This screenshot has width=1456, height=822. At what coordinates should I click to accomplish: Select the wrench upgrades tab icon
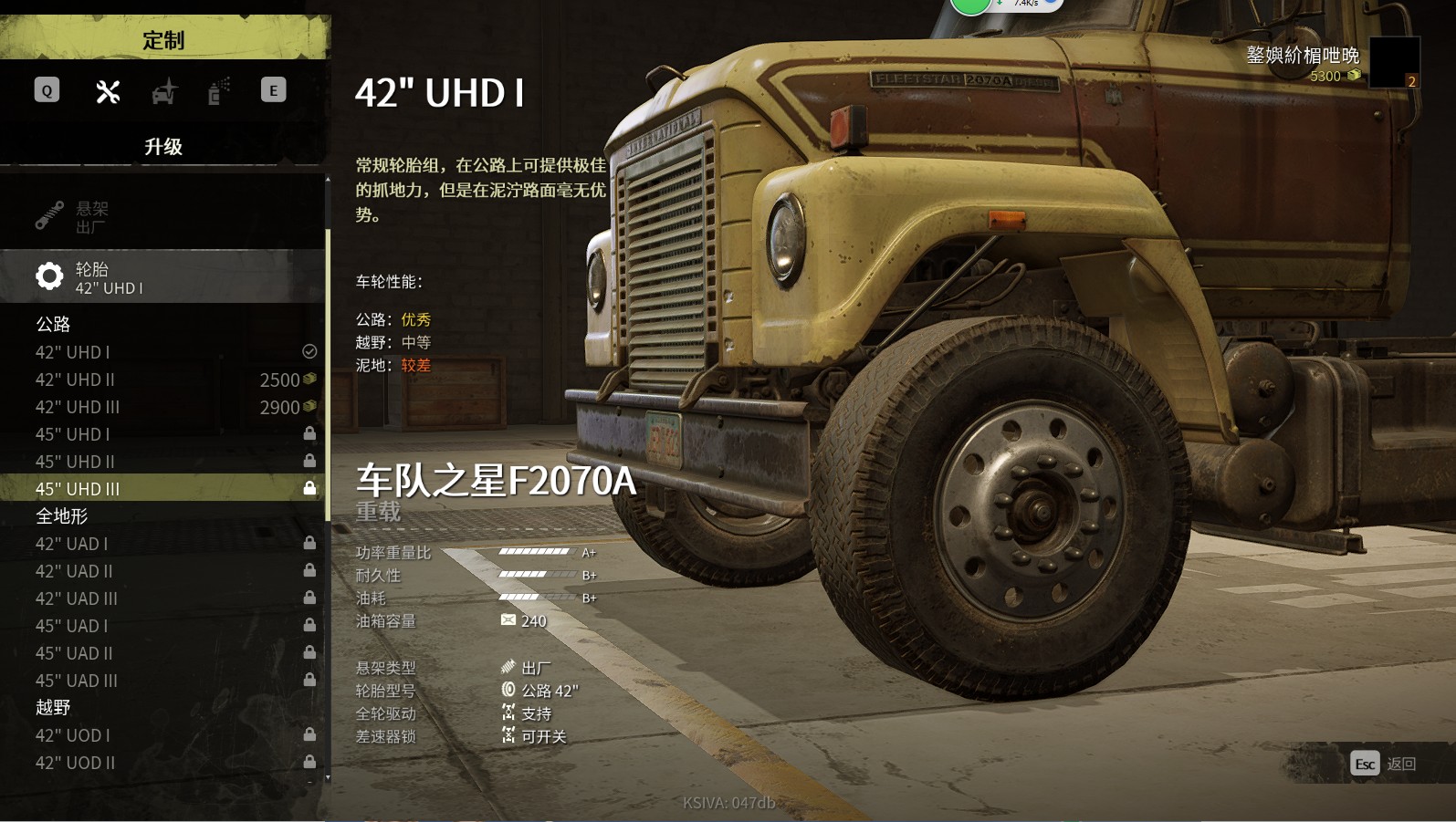click(x=108, y=91)
